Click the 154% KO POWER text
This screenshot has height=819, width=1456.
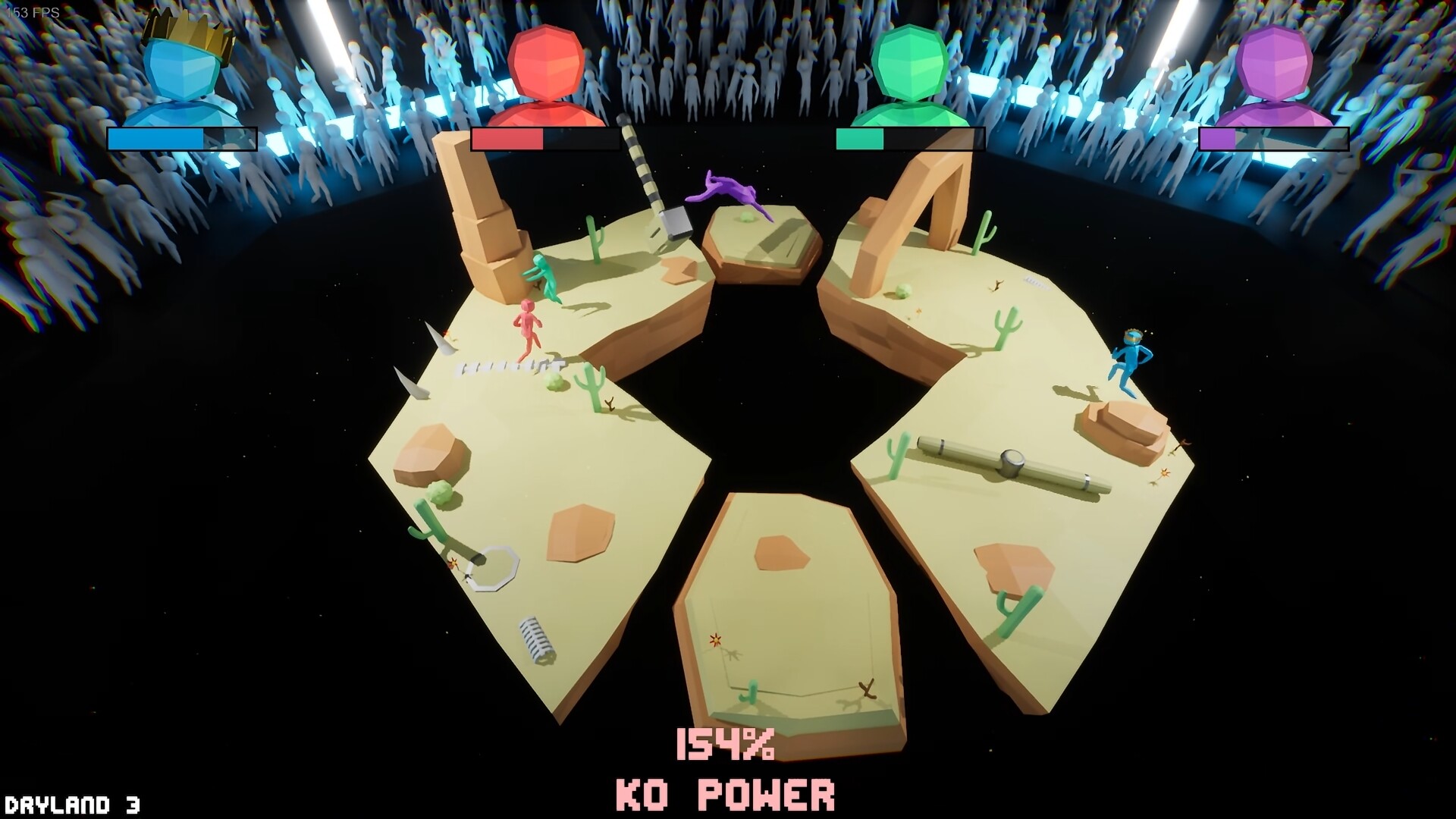click(x=726, y=767)
